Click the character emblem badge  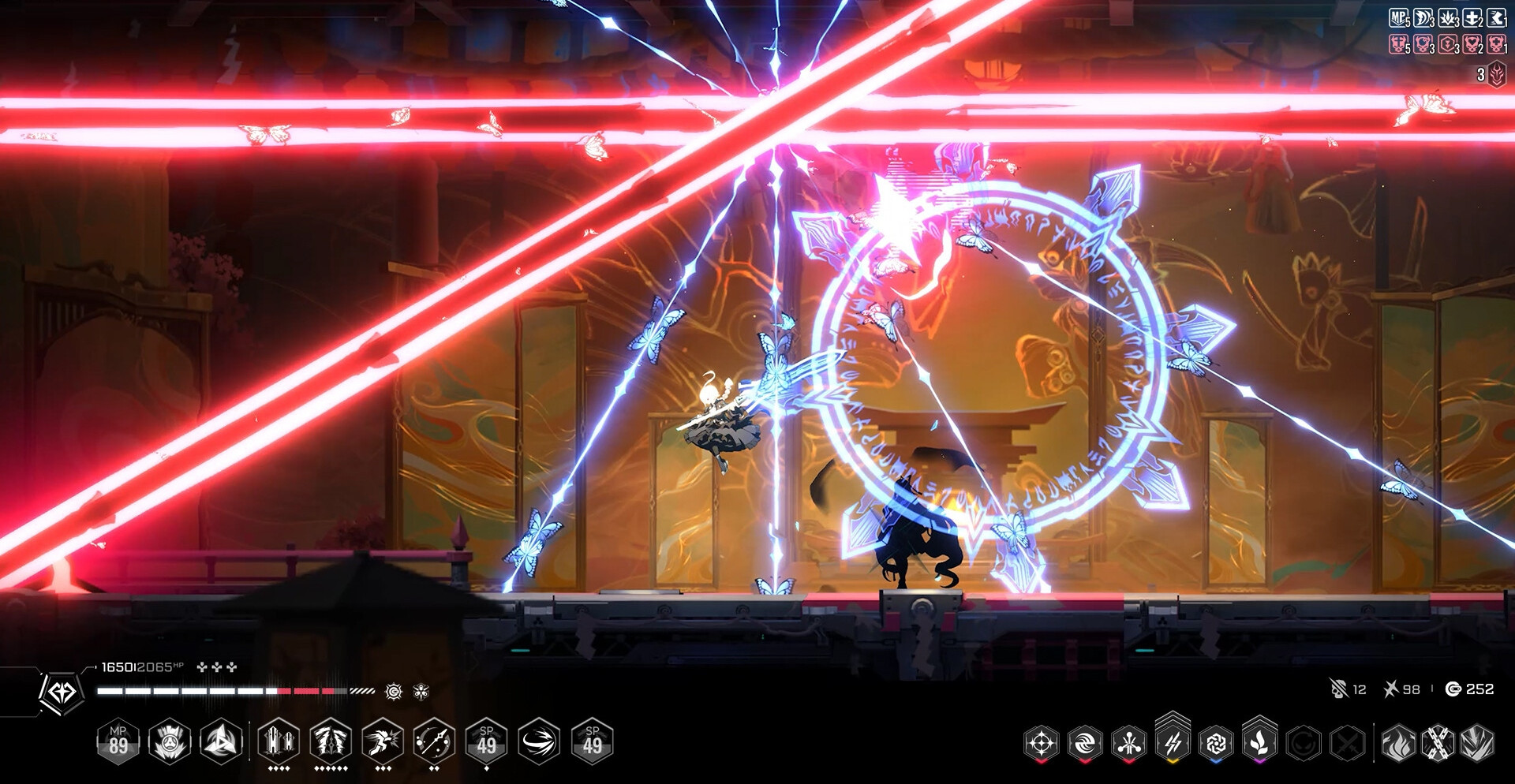coord(62,693)
